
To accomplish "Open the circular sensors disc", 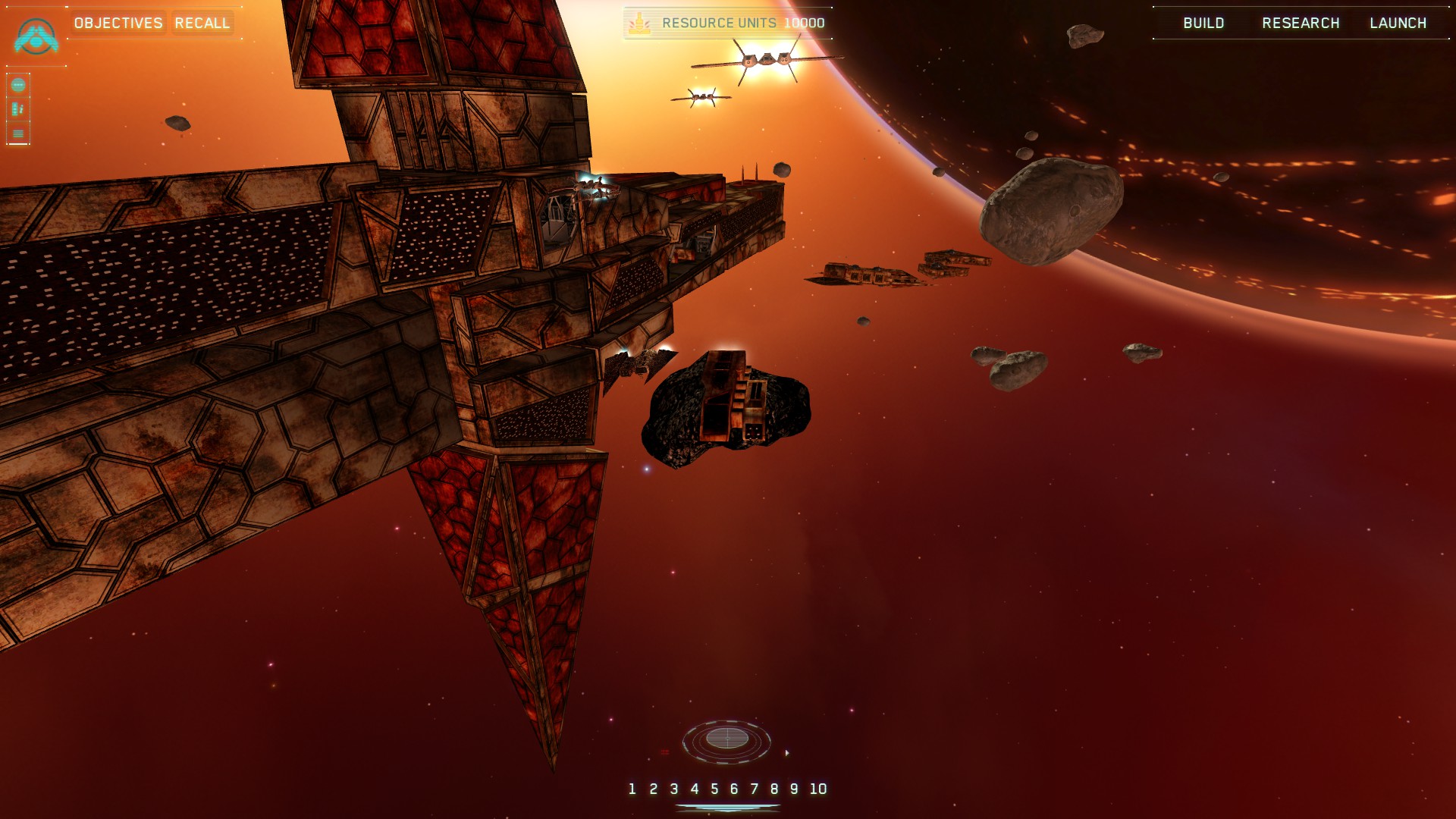I will pos(726,739).
